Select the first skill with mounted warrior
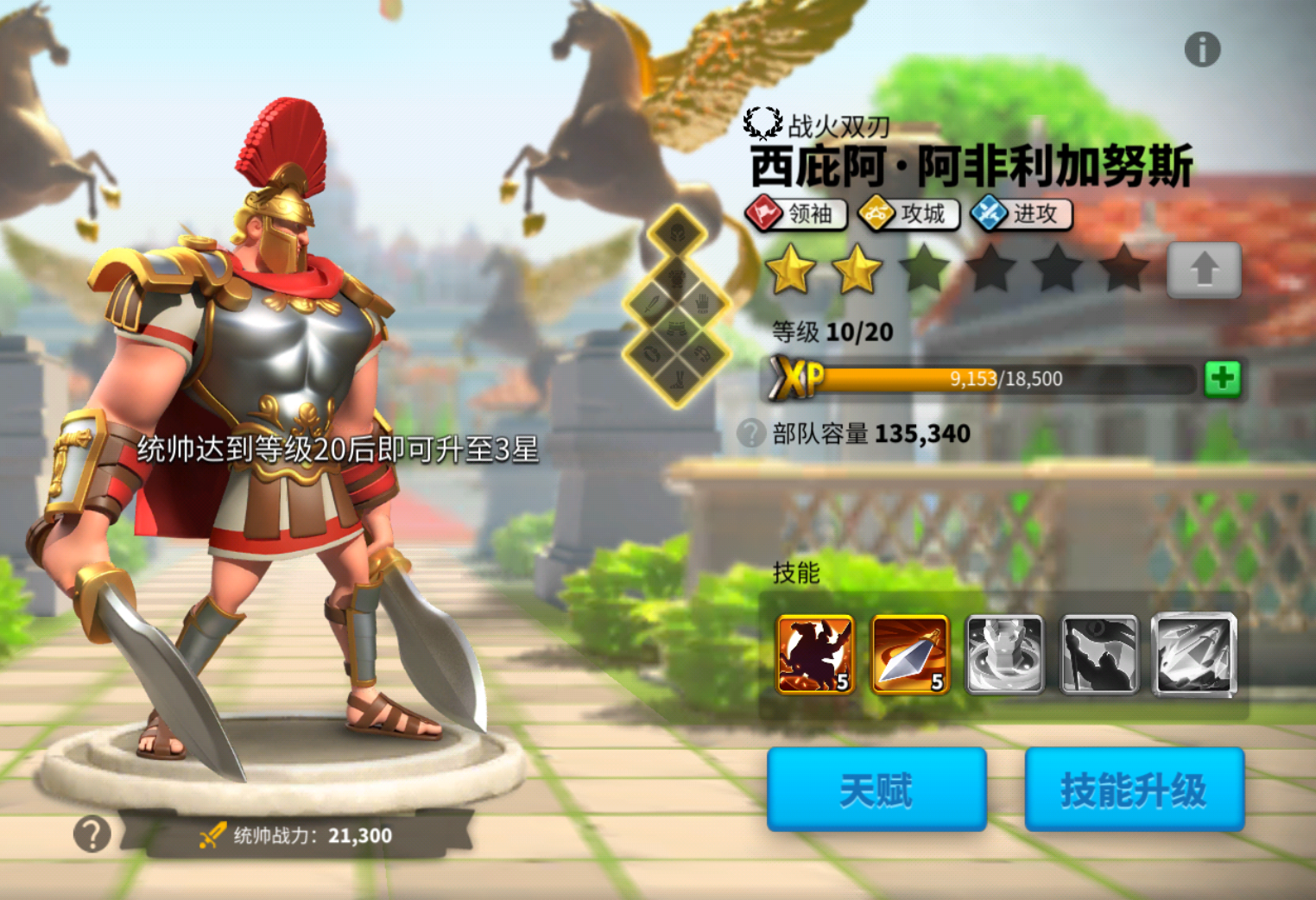The height and width of the screenshot is (900, 1316). point(815,655)
